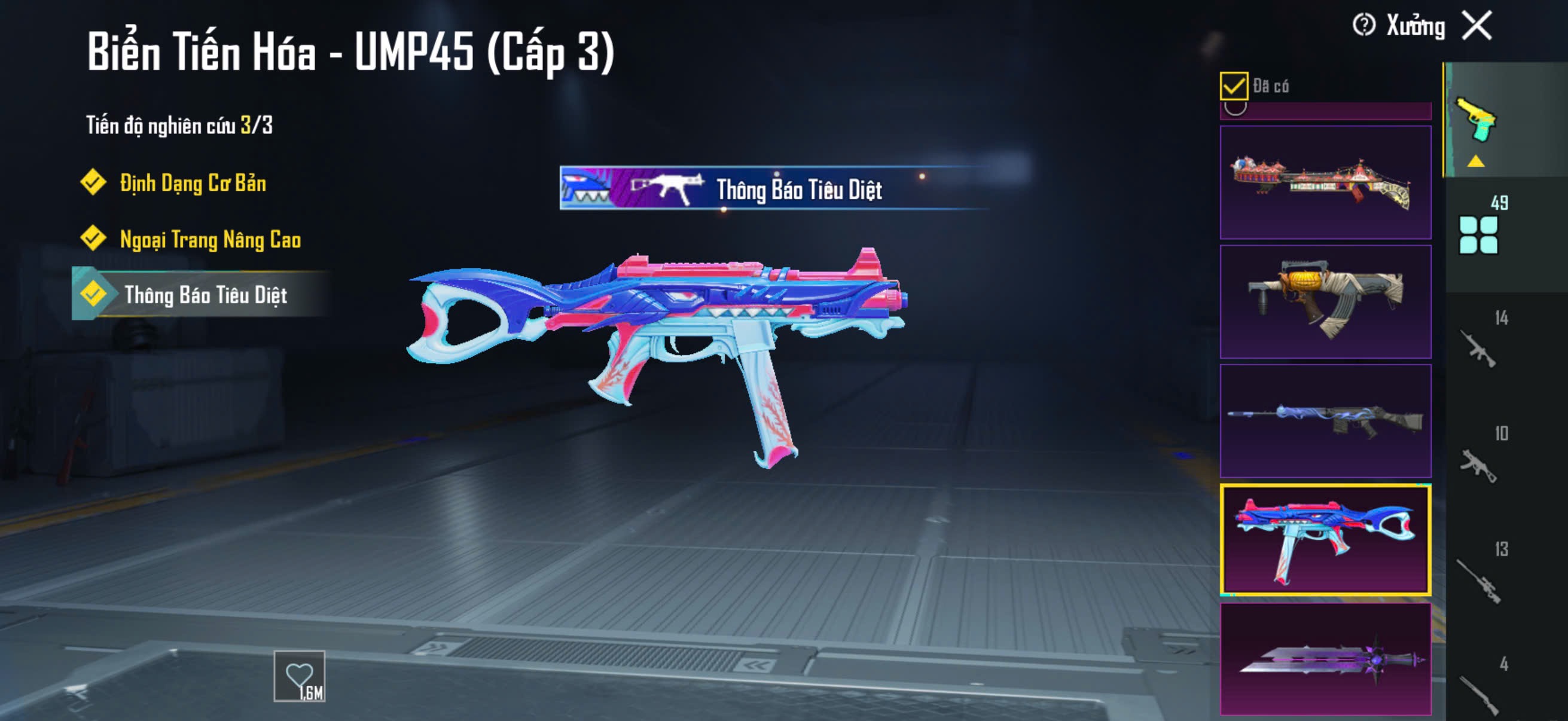Select Định Dạng Cơ Bản research stage
The width and height of the screenshot is (1568, 721).
(x=193, y=183)
